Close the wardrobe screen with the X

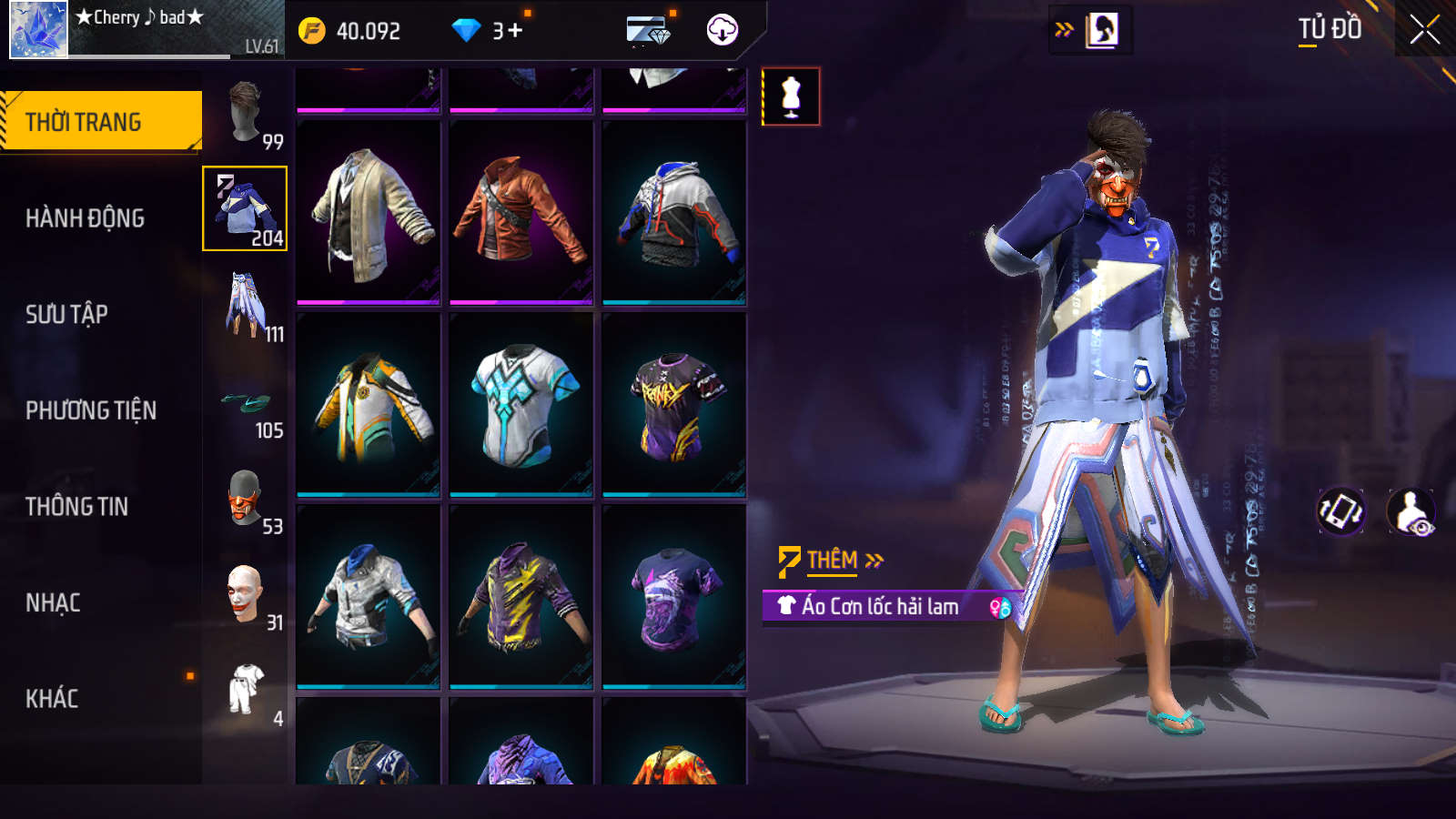[x=1424, y=30]
